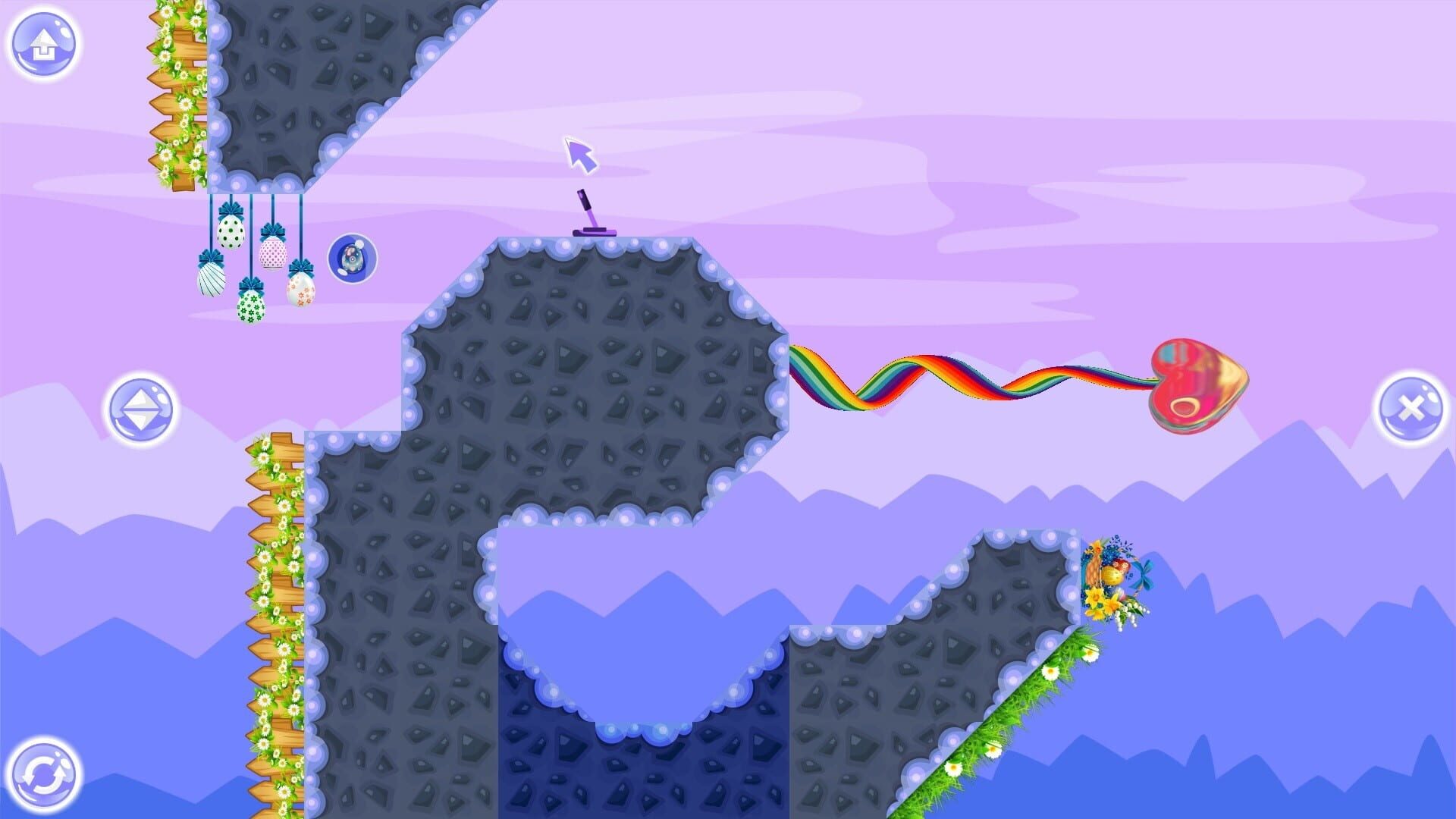This screenshot has height=819, width=1456.
Task: Select the green polka-dot hanging egg
Action: [232, 233]
